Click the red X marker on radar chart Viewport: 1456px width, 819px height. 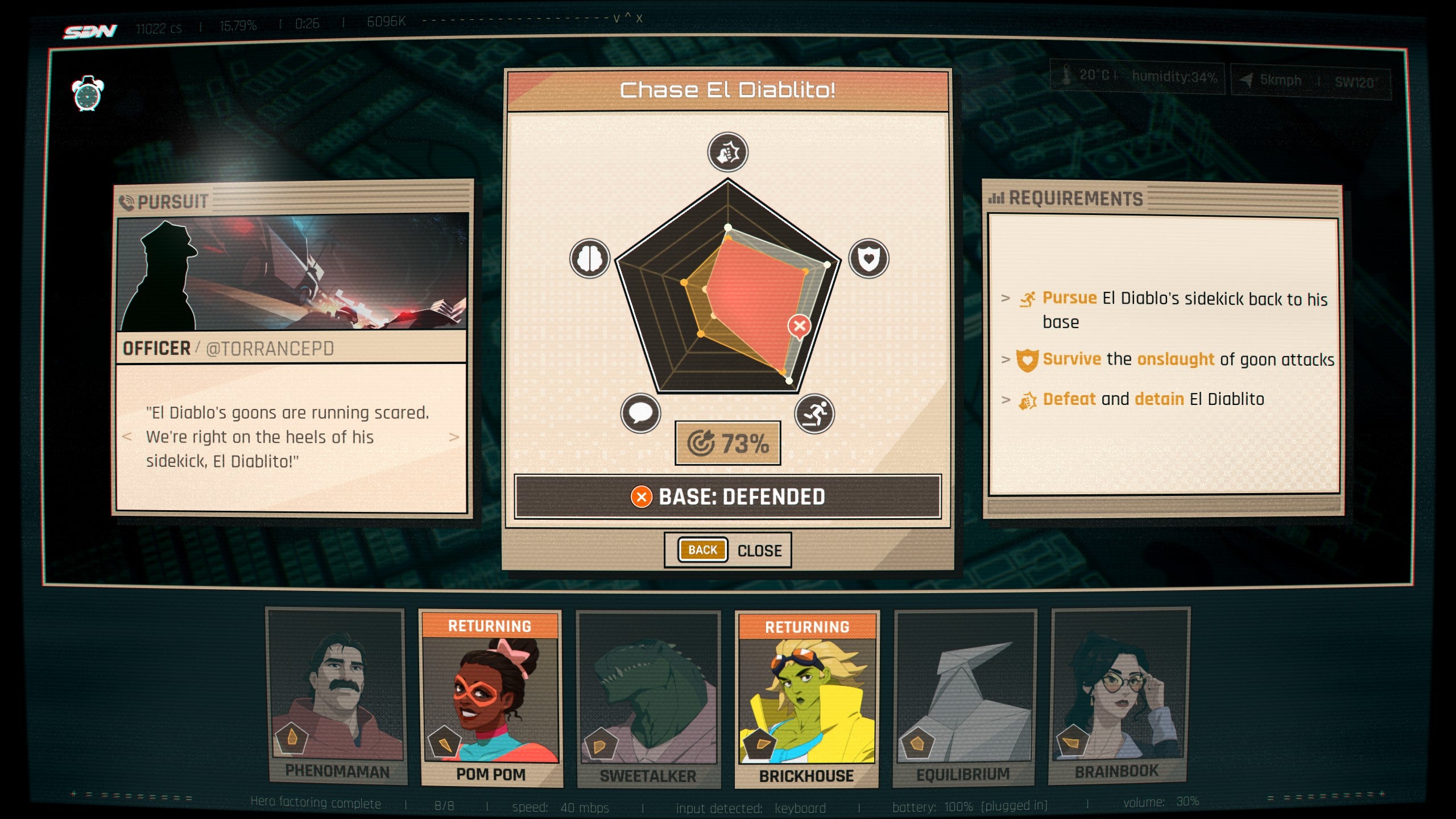click(x=799, y=326)
